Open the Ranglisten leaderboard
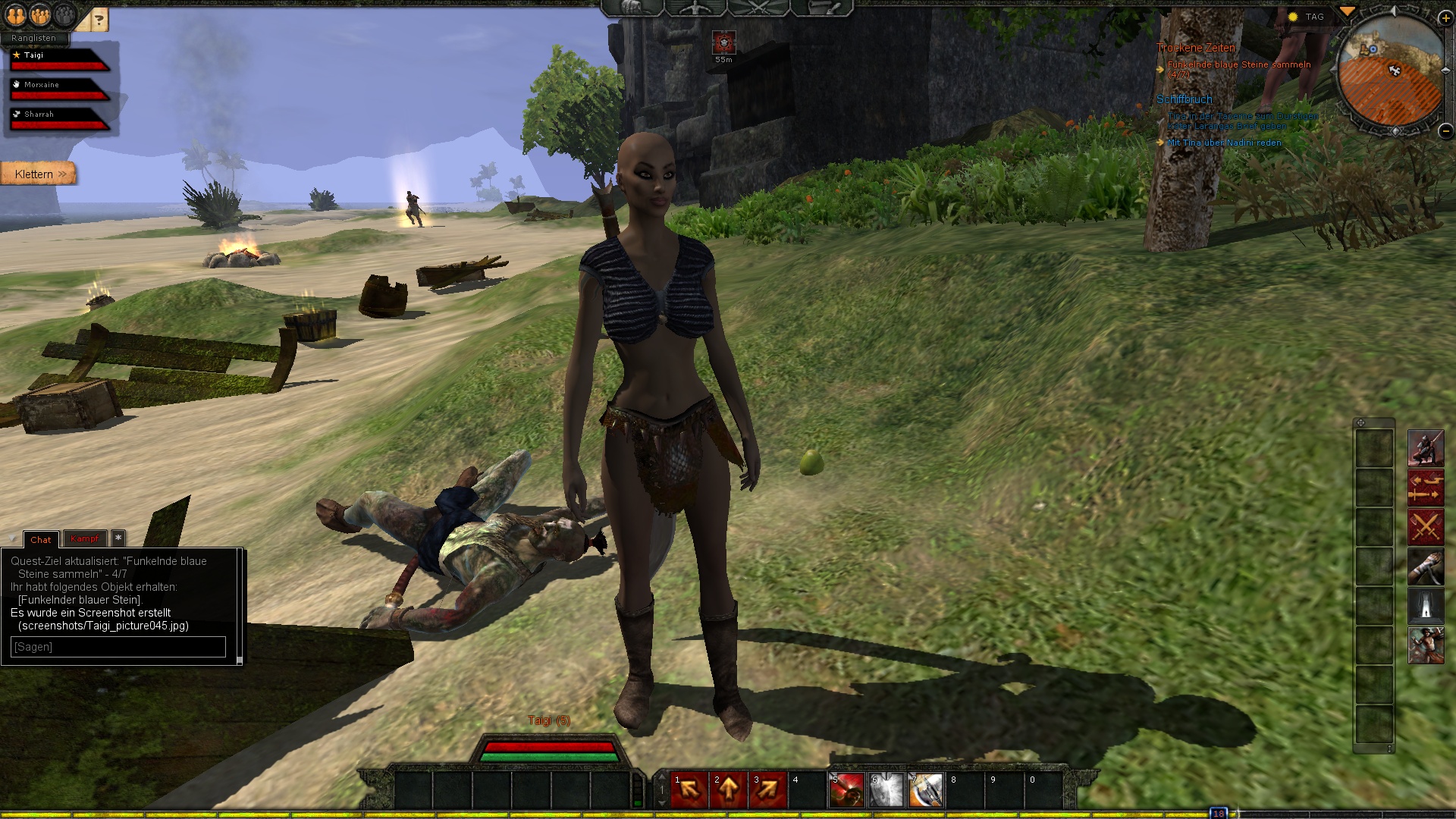 (34, 38)
